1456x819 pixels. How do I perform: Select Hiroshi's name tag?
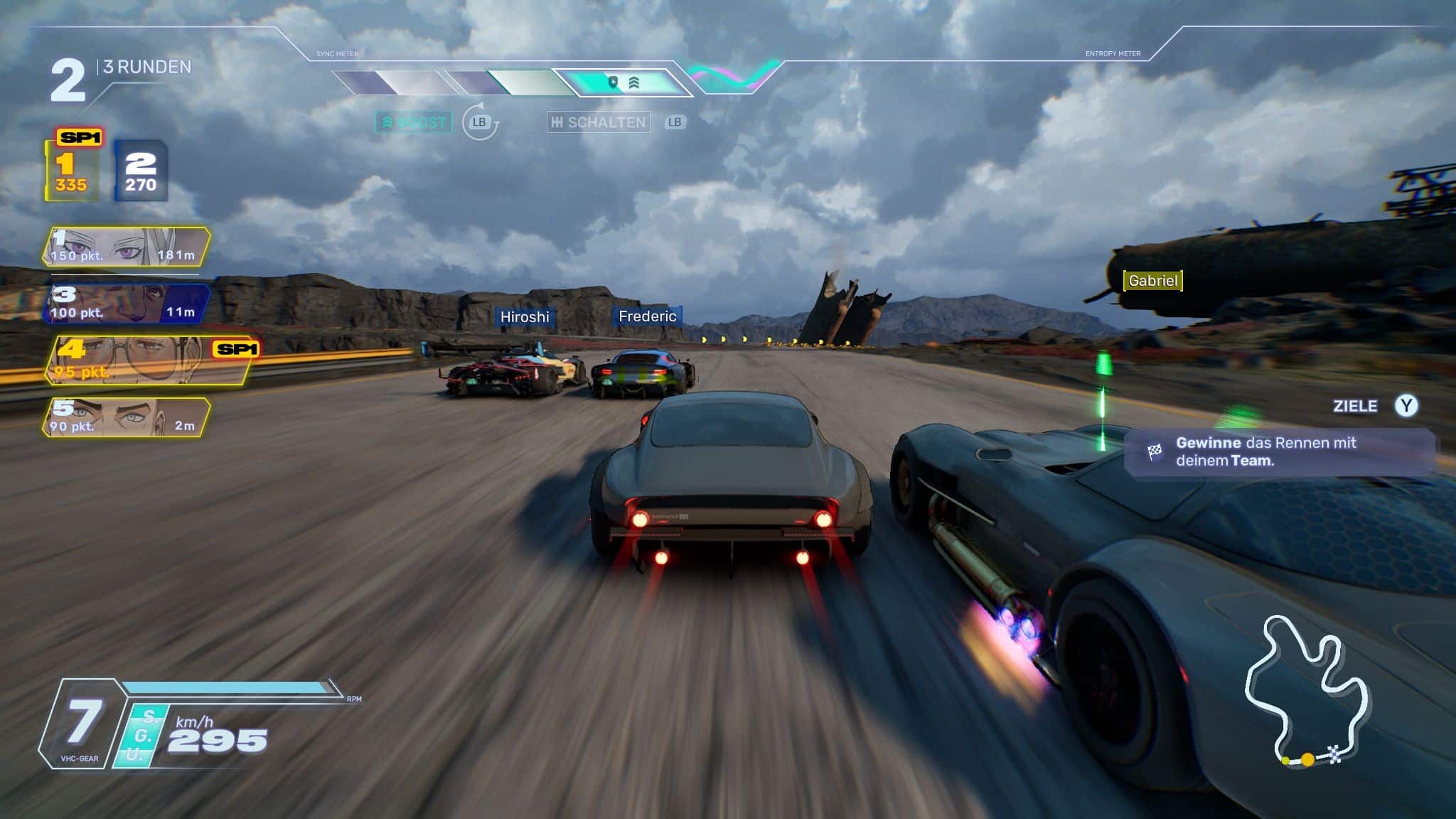pos(525,317)
